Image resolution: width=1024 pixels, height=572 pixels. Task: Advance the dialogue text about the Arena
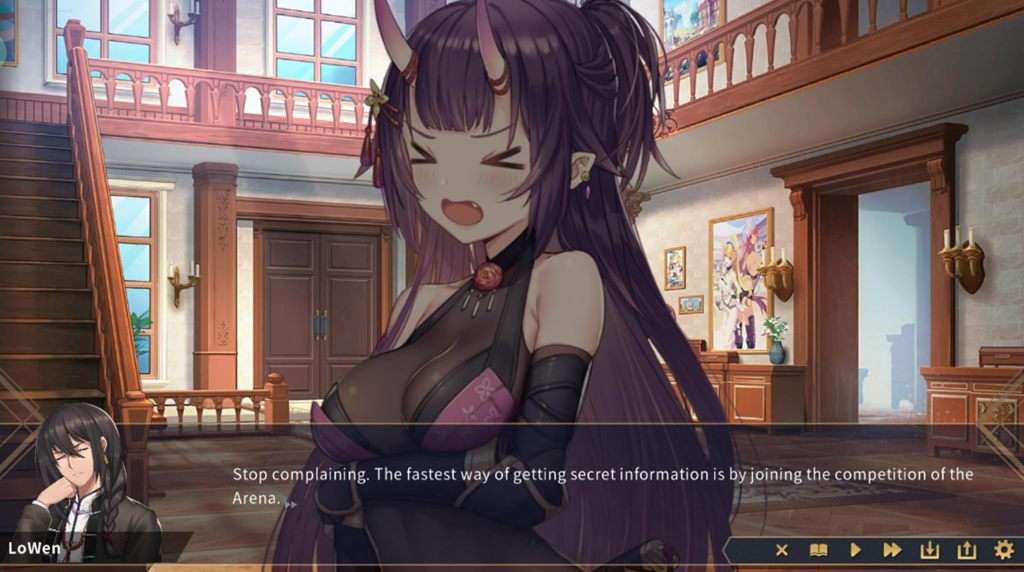click(x=602, y=485)
